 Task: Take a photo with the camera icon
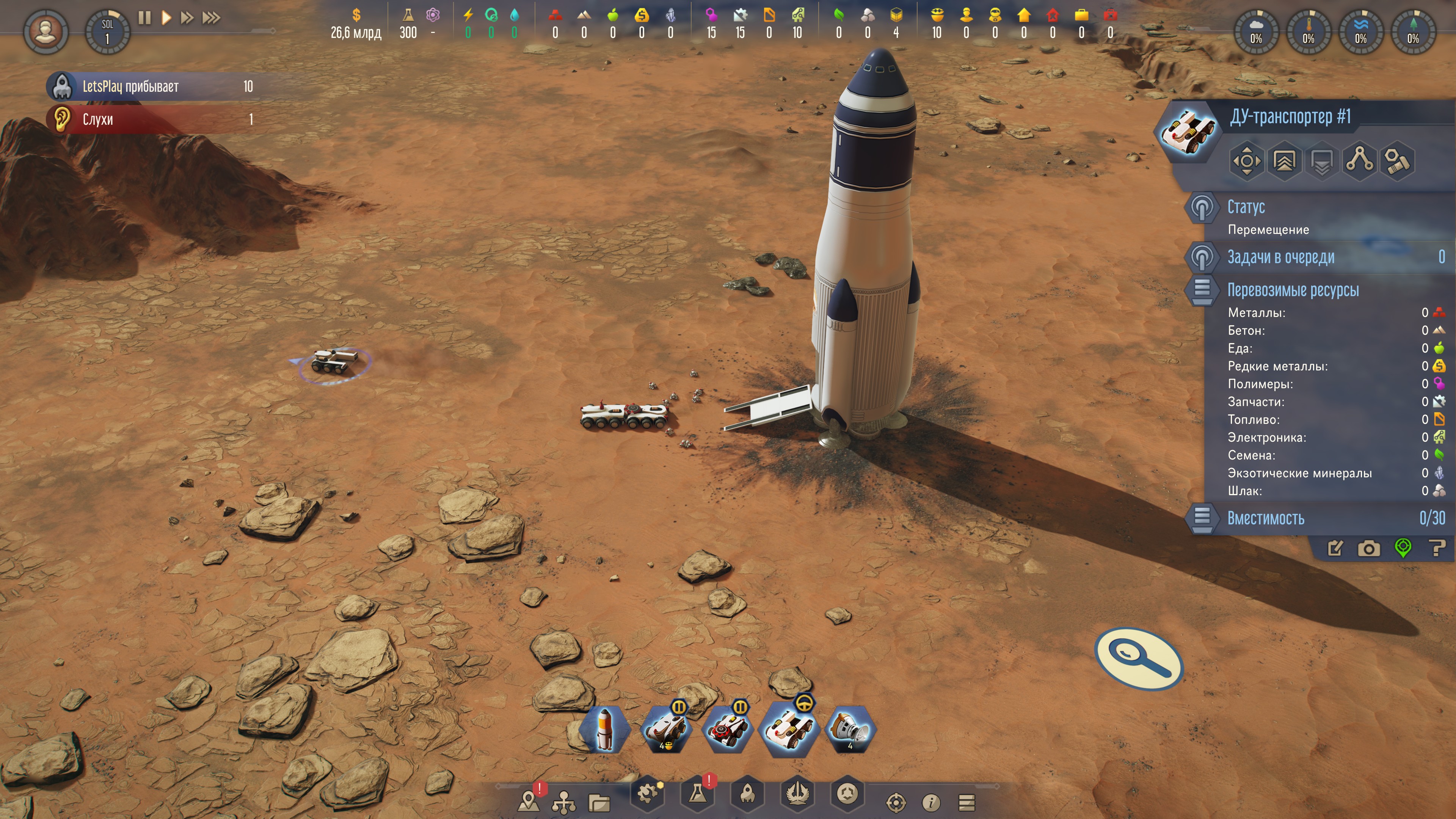coord(1368,548)
